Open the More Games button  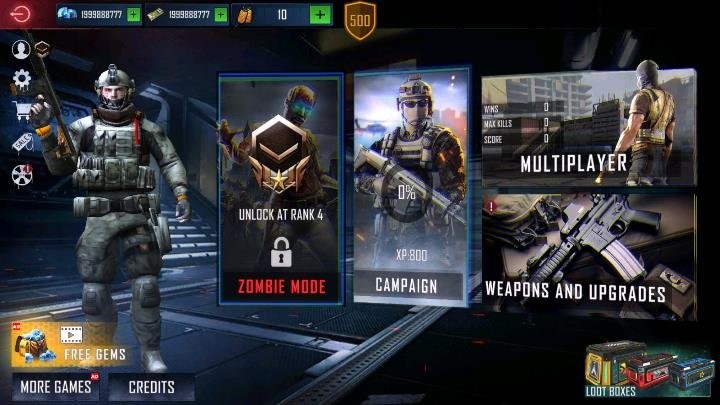pyautogui.click(x=56, y=387)
